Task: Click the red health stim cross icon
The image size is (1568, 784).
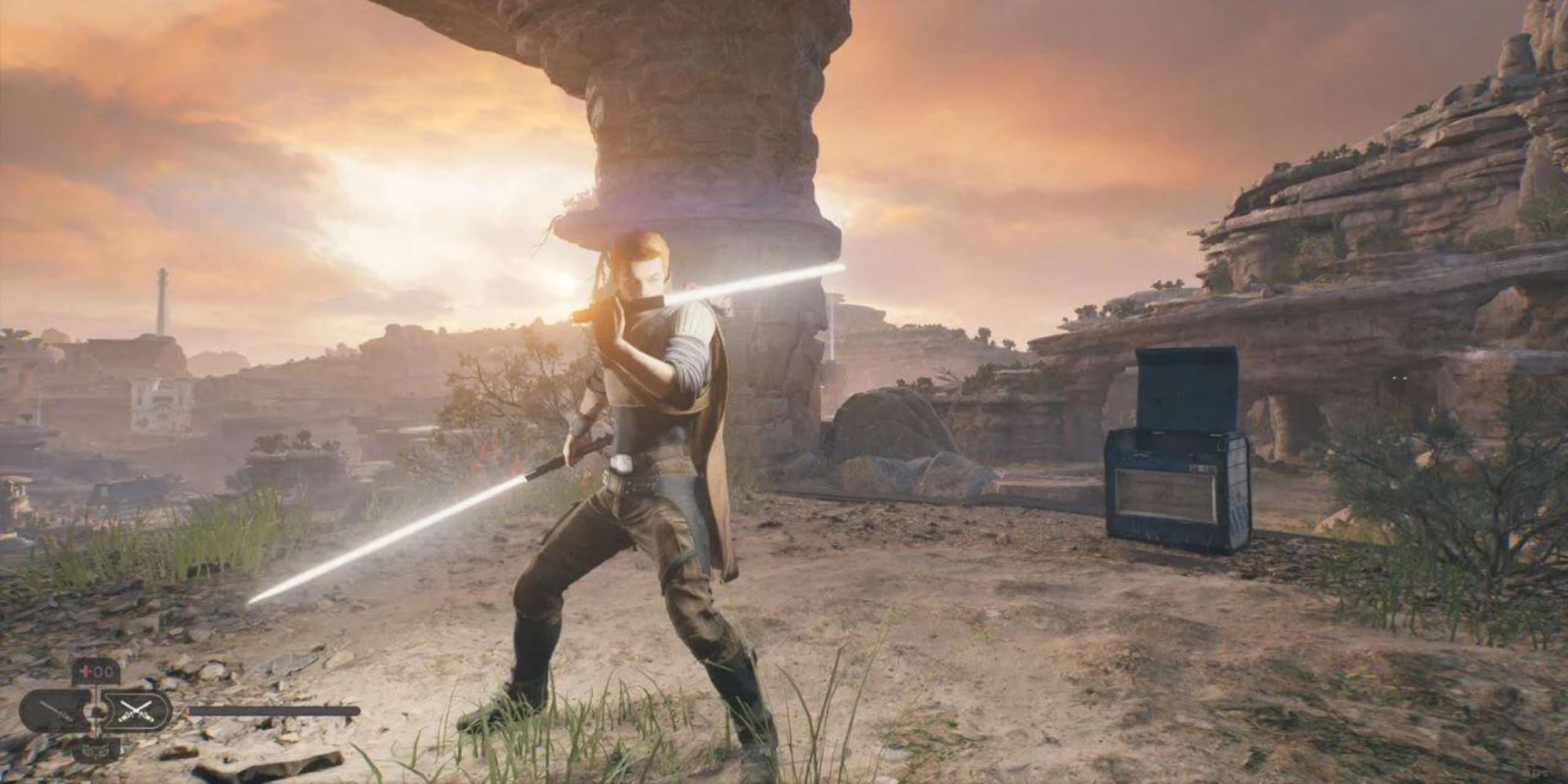Action: (x=82, y=671)
